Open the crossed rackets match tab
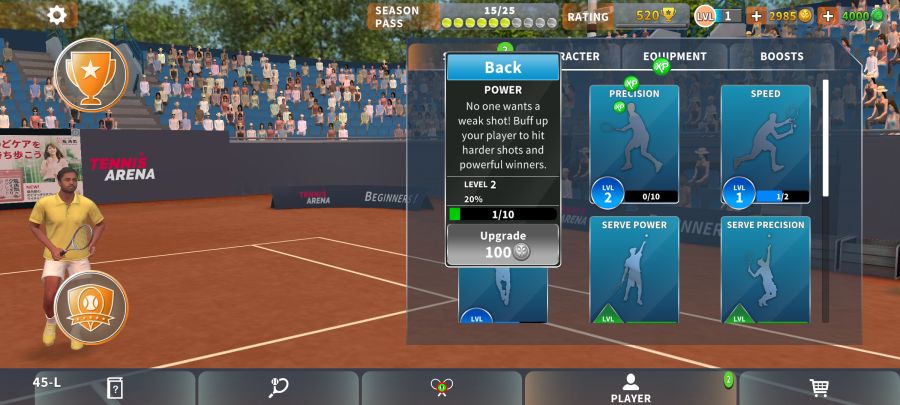This screenshot has height=405, width=900. pyautogui.click(x=442, y=388)
